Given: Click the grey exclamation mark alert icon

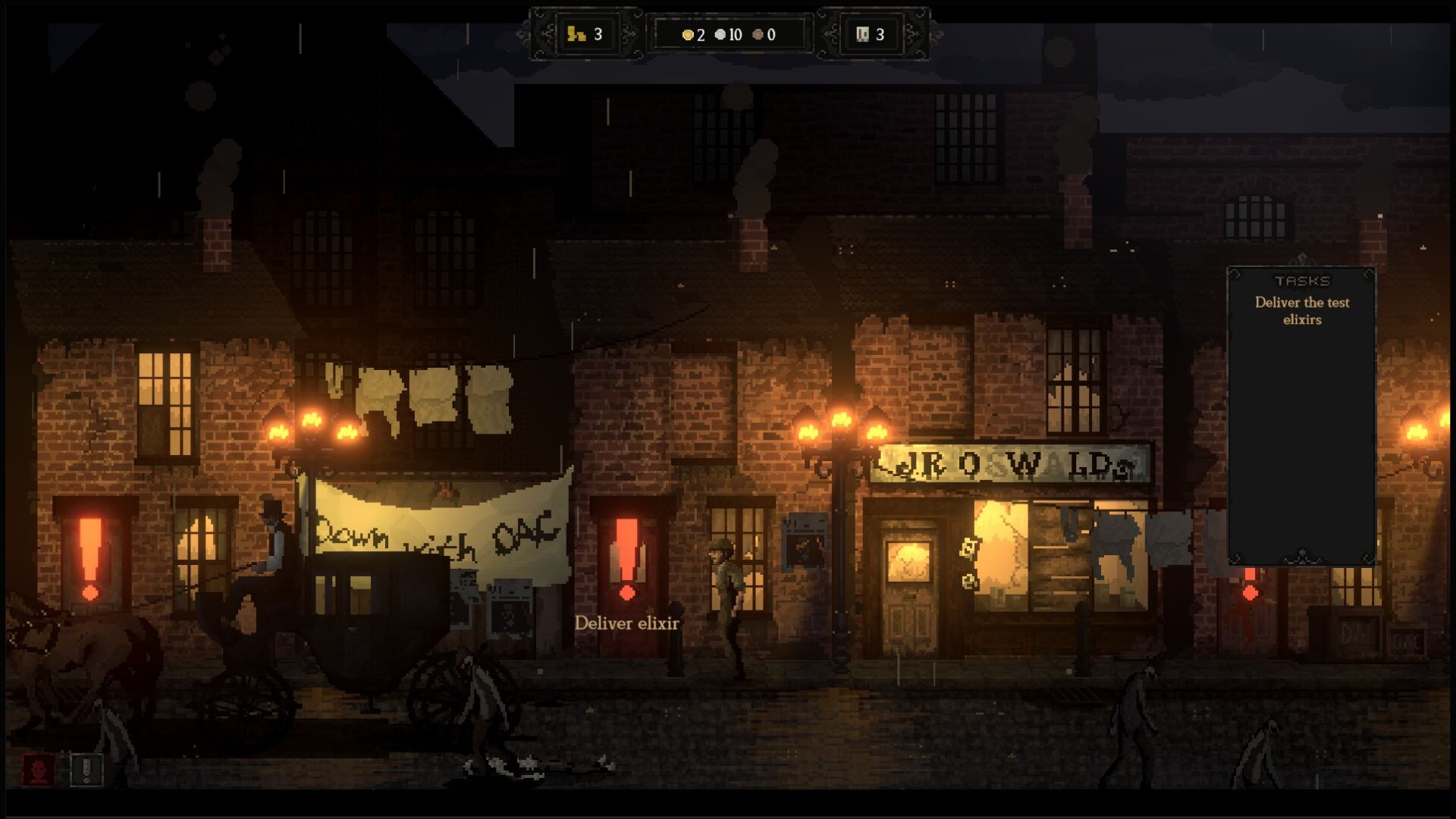Looking at the screenshot, I should (x=86, y=770).
